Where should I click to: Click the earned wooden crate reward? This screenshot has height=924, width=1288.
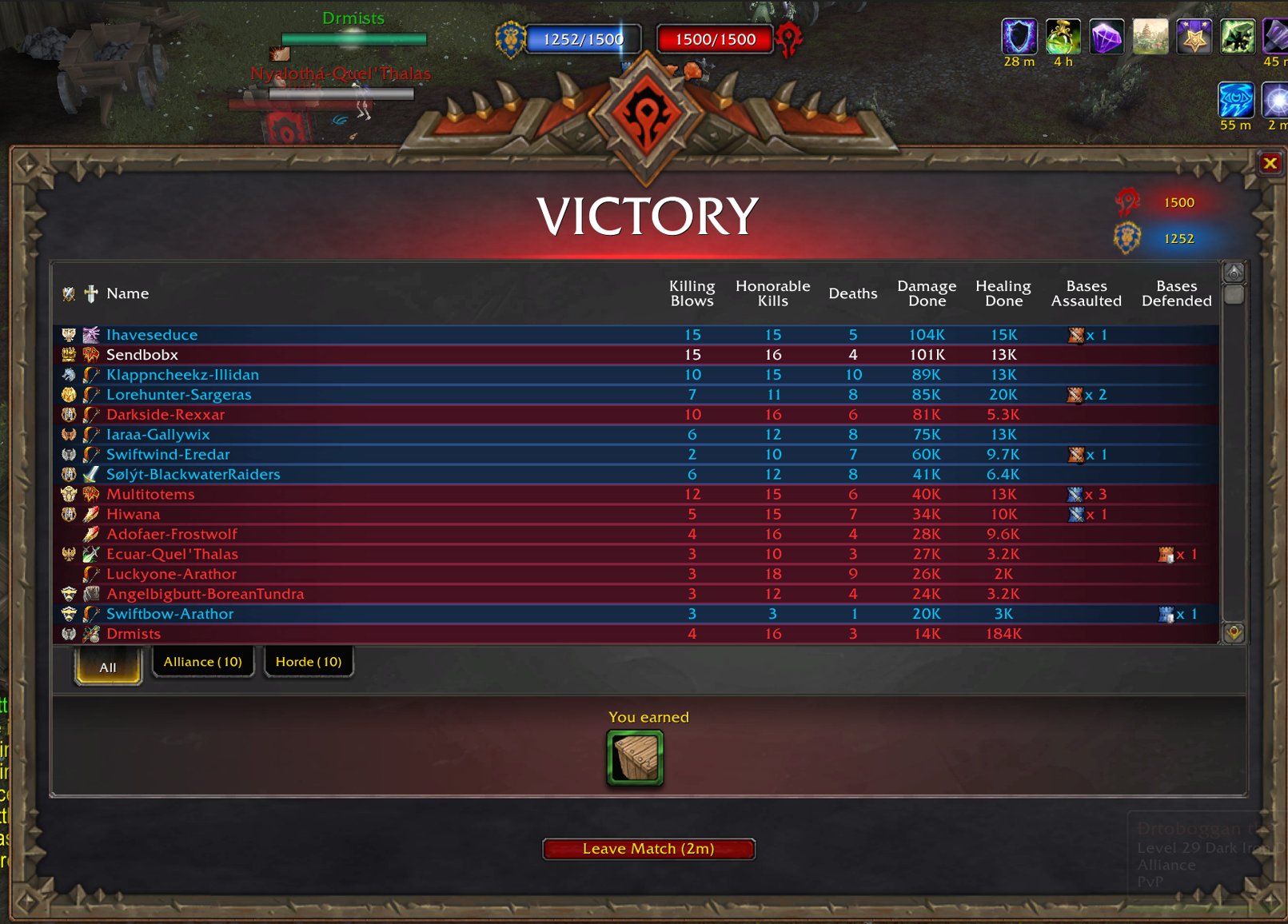[x=635, y=757]
